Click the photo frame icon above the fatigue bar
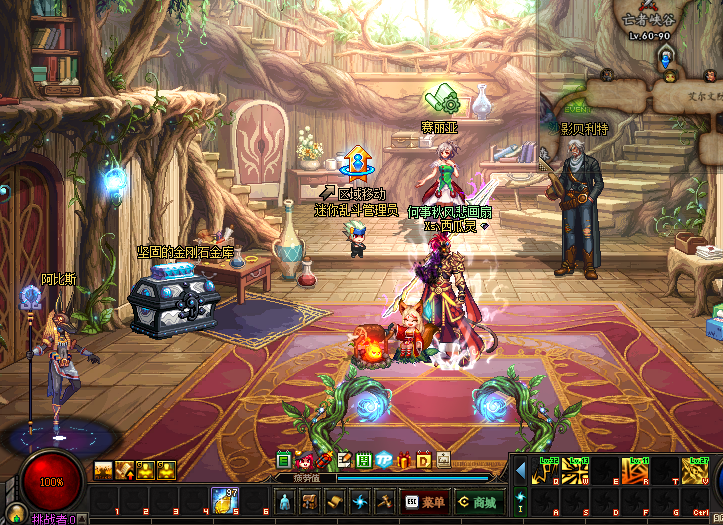 point(443,459)
